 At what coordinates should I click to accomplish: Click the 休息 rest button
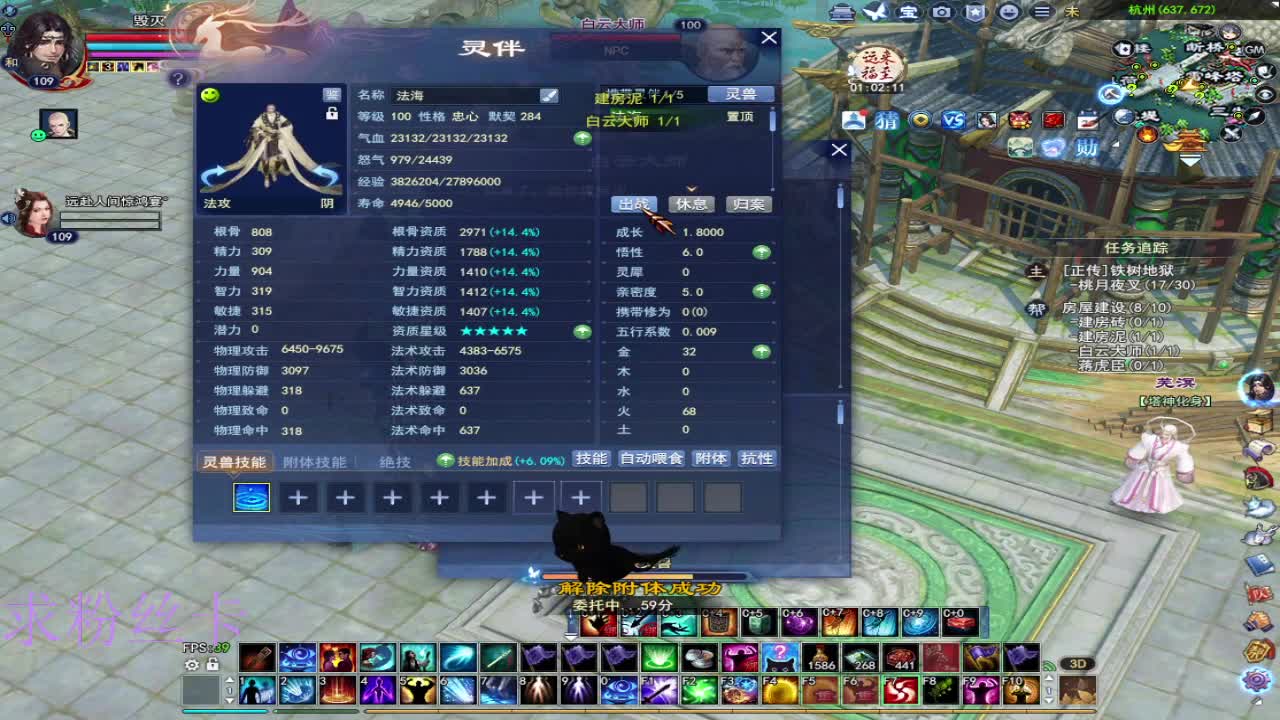point(690,204)
